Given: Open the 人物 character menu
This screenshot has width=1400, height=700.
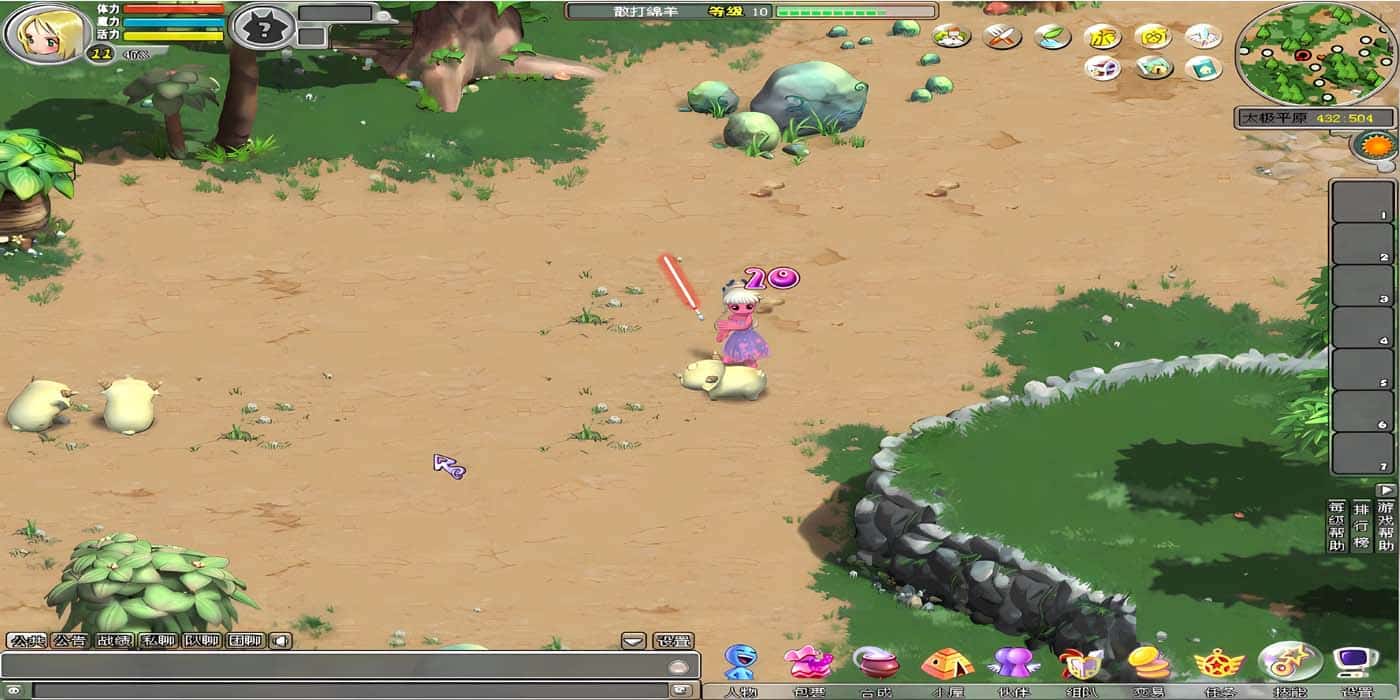Looking at the screenshot, I should [740, 663].
